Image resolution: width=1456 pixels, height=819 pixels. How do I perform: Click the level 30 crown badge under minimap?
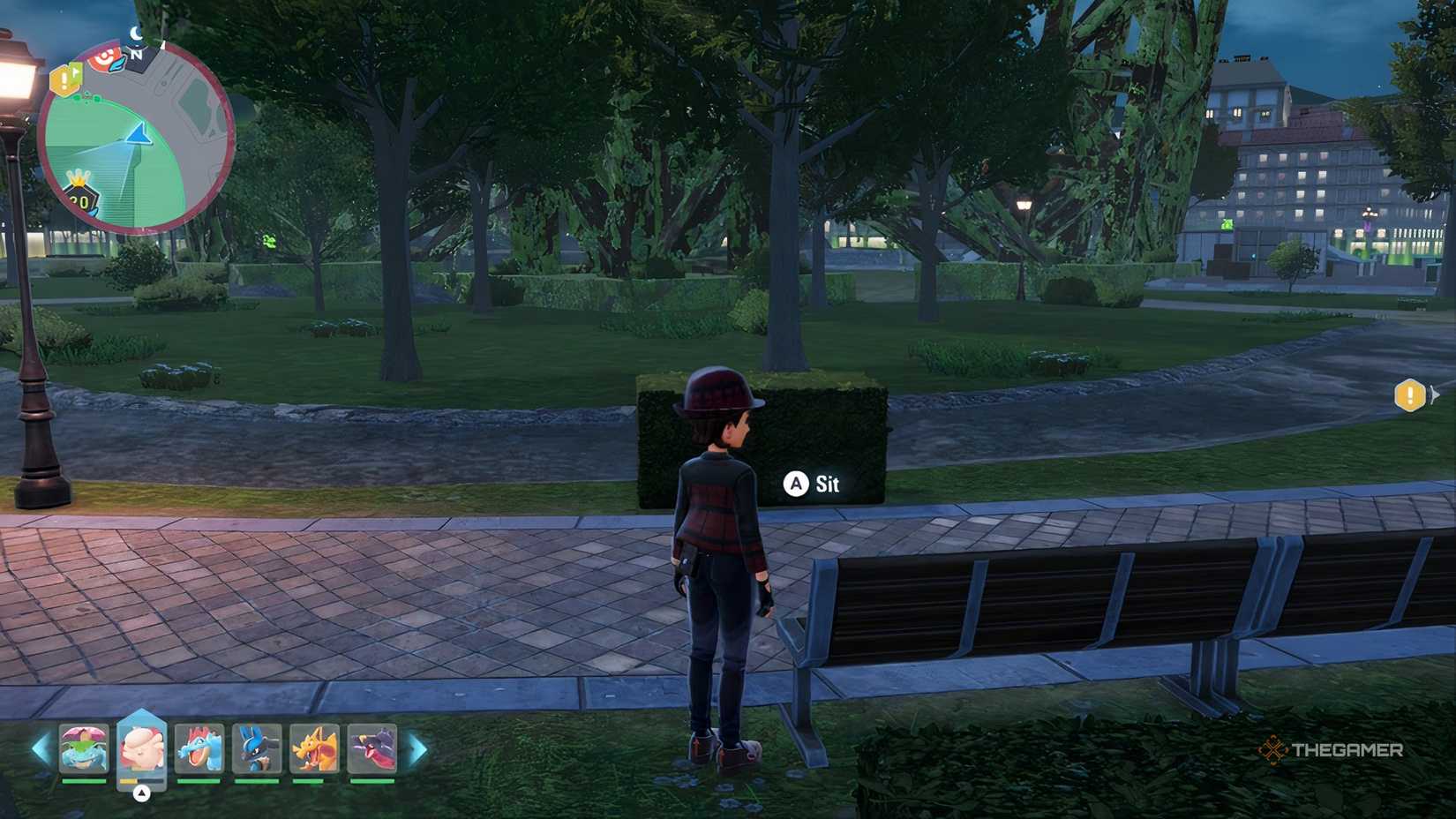(x=81, y=196)
